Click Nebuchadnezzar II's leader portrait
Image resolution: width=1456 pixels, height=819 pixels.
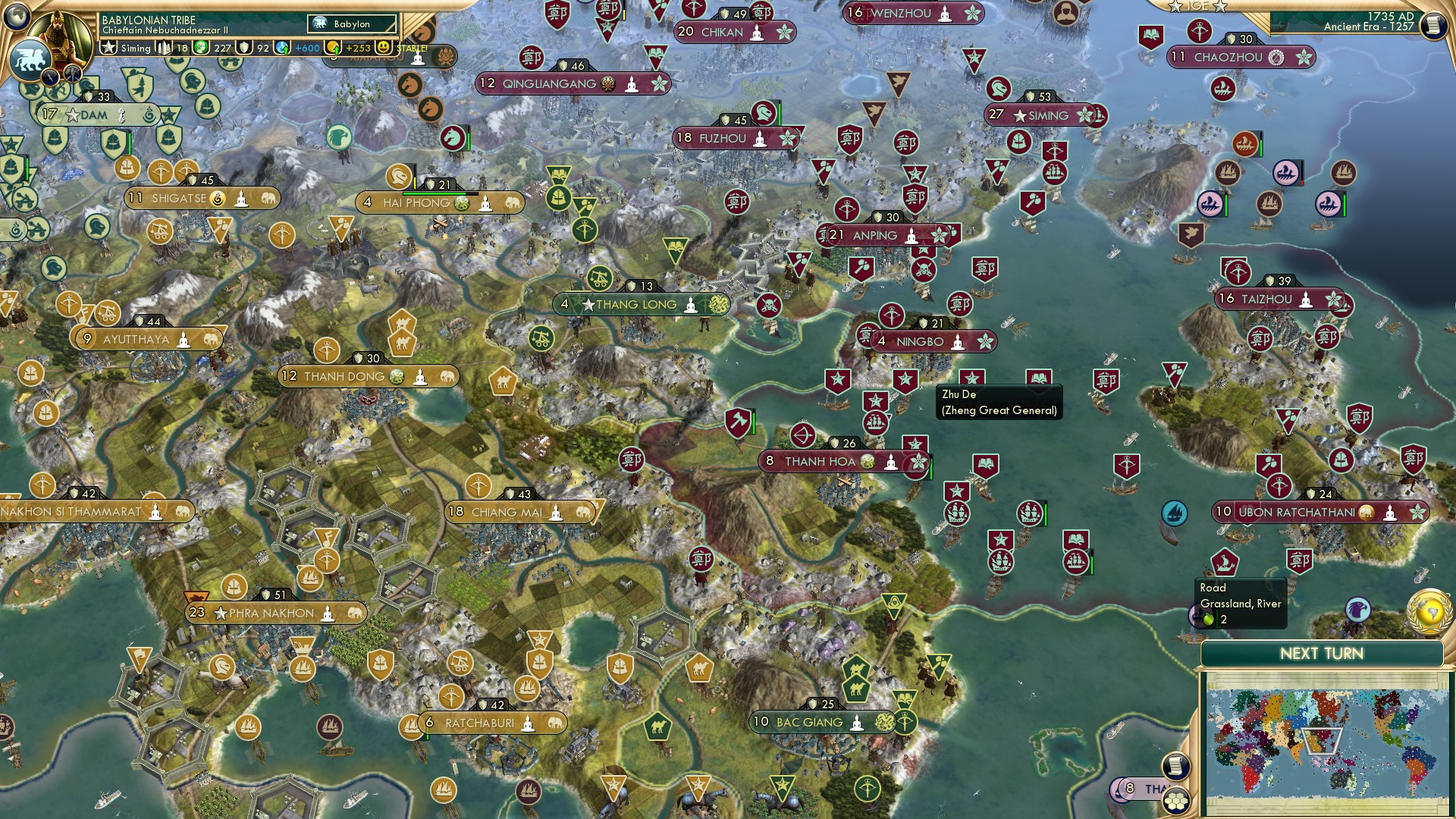61,34
